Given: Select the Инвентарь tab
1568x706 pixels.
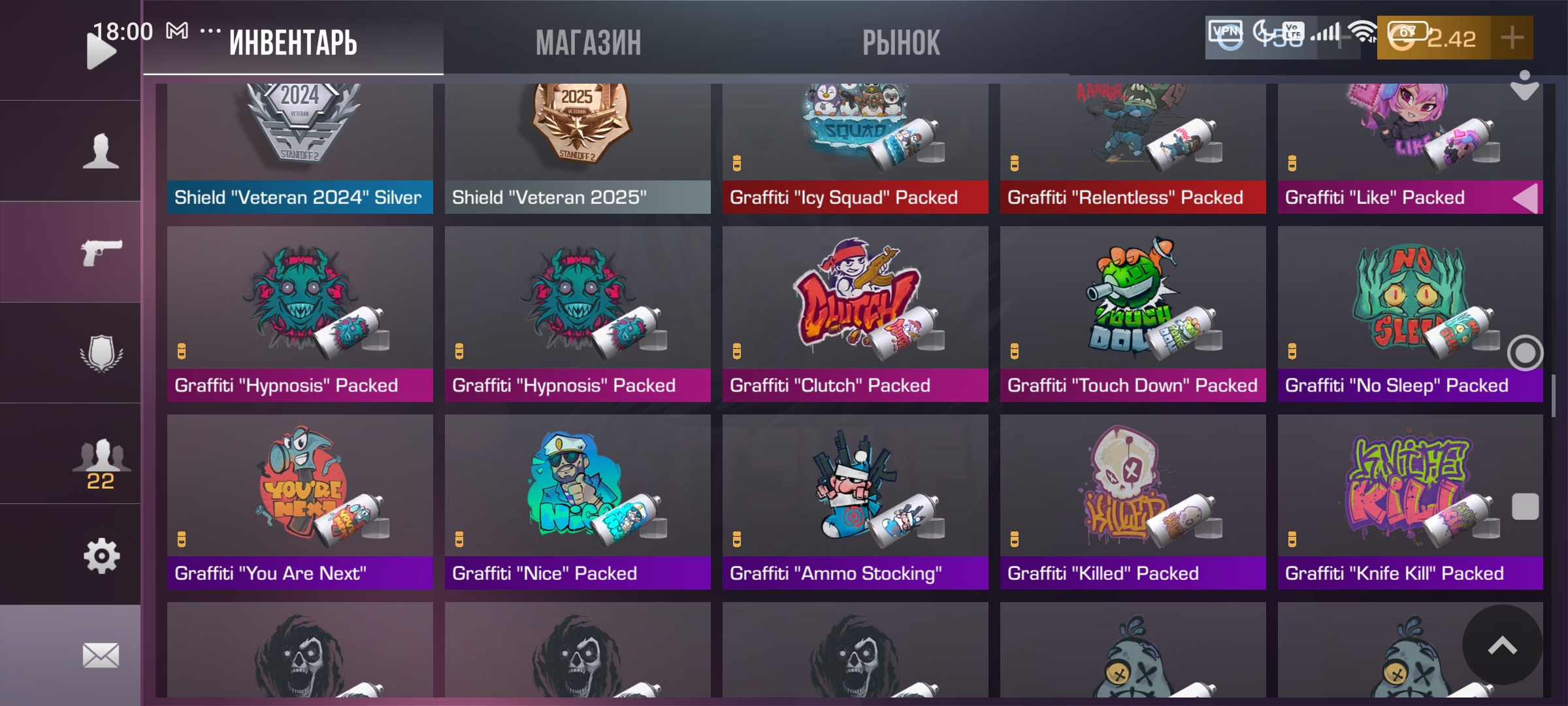Looking at the screenshot, I should [293, 43].
